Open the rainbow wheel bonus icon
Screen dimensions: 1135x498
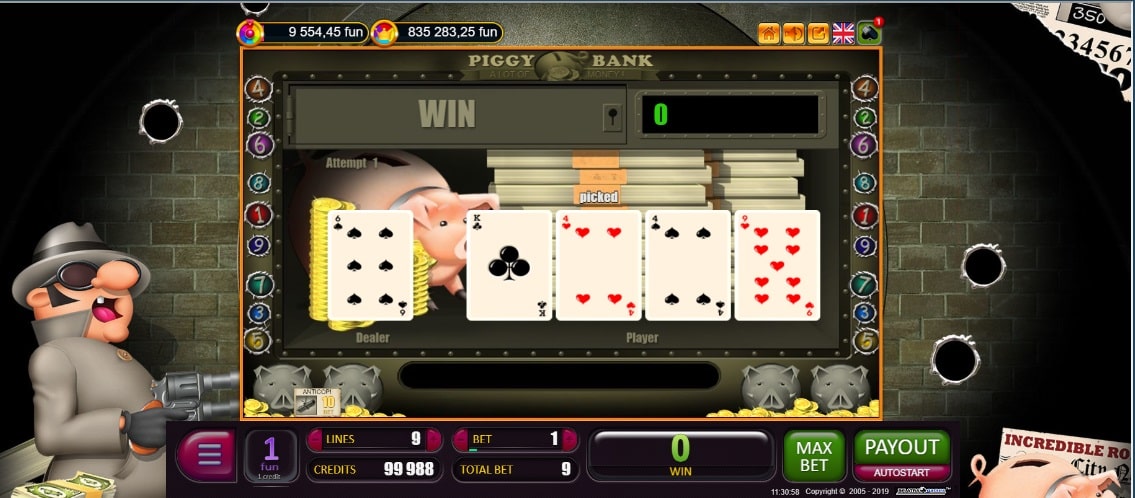pyautogui.click(x=250, y=33)
